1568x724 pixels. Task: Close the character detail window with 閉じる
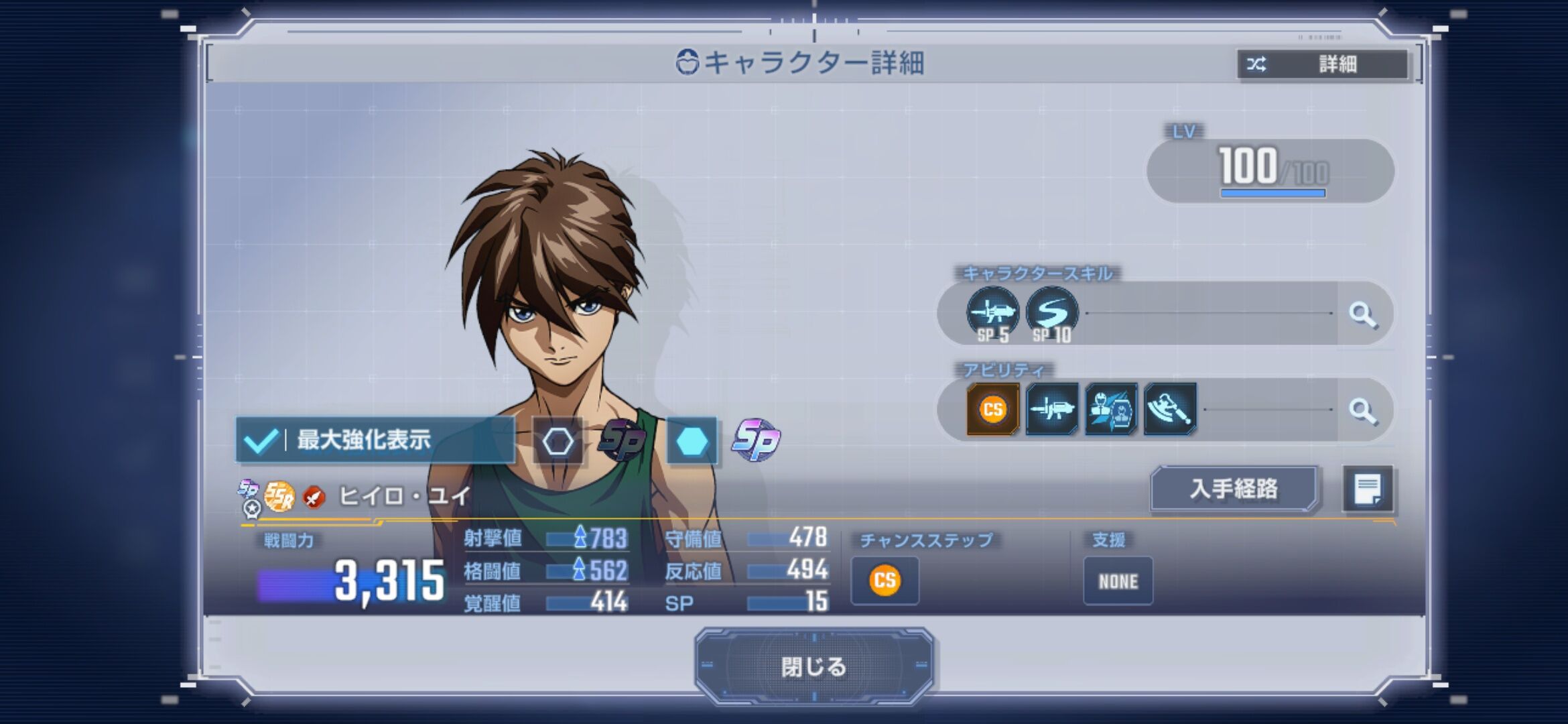pos(813,666)
